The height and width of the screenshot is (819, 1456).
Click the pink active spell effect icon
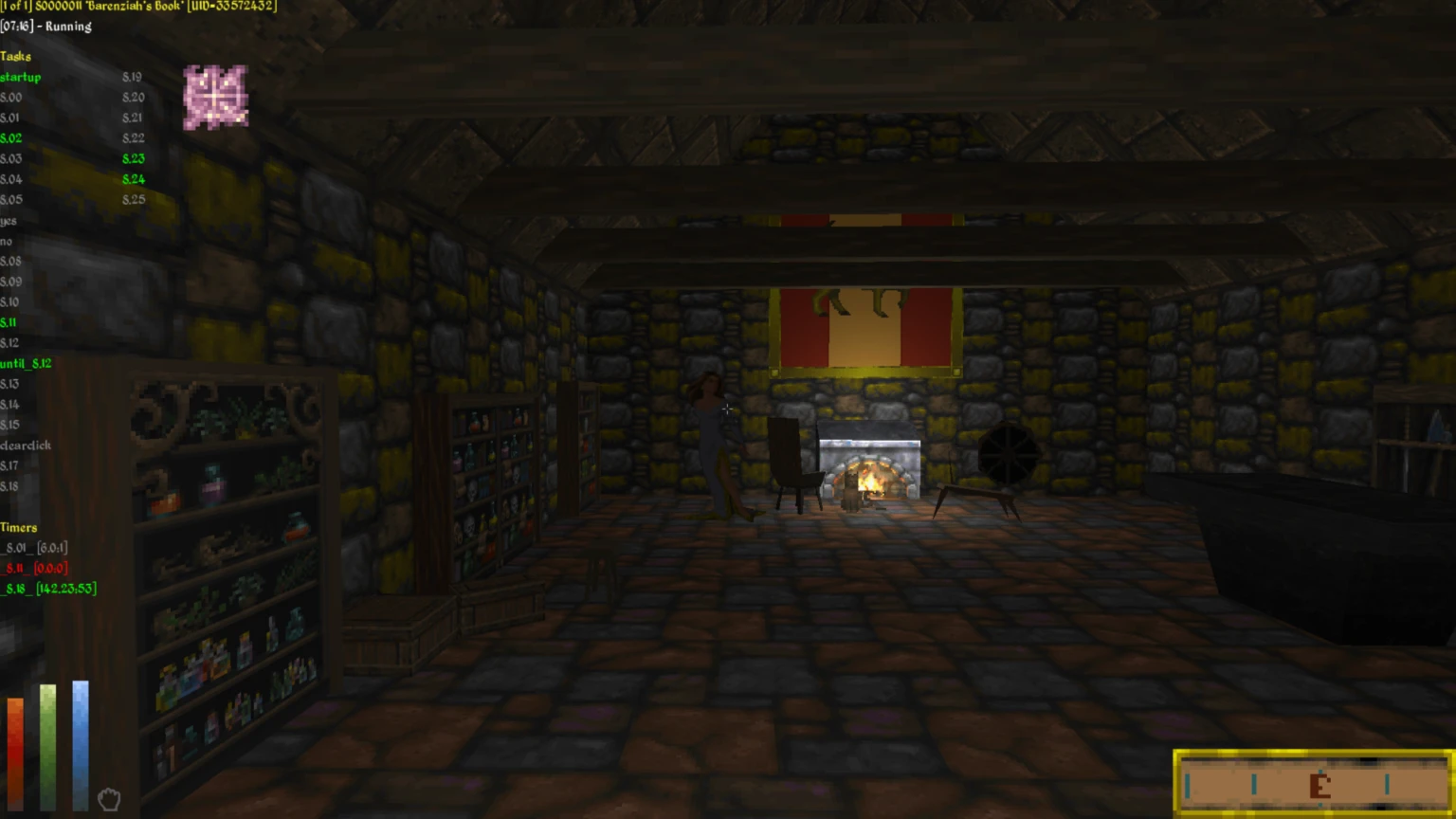tap(215, 97)
